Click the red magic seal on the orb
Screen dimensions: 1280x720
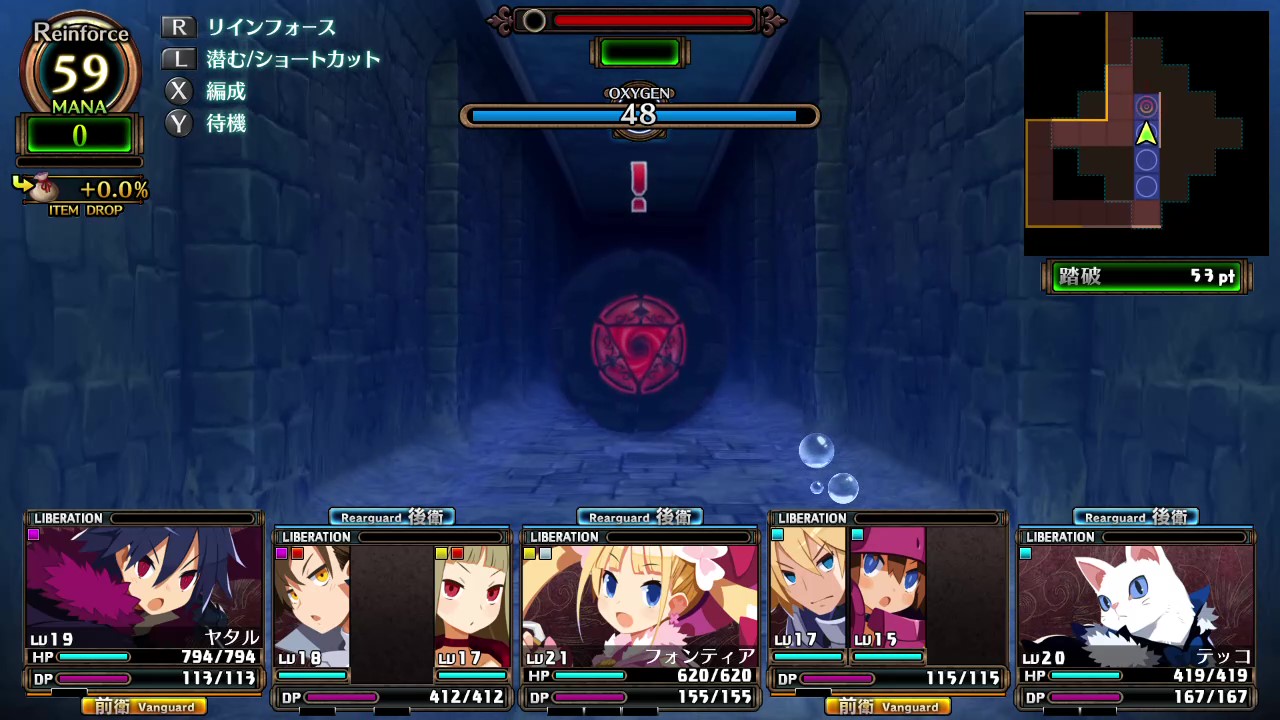coord(638,345)
